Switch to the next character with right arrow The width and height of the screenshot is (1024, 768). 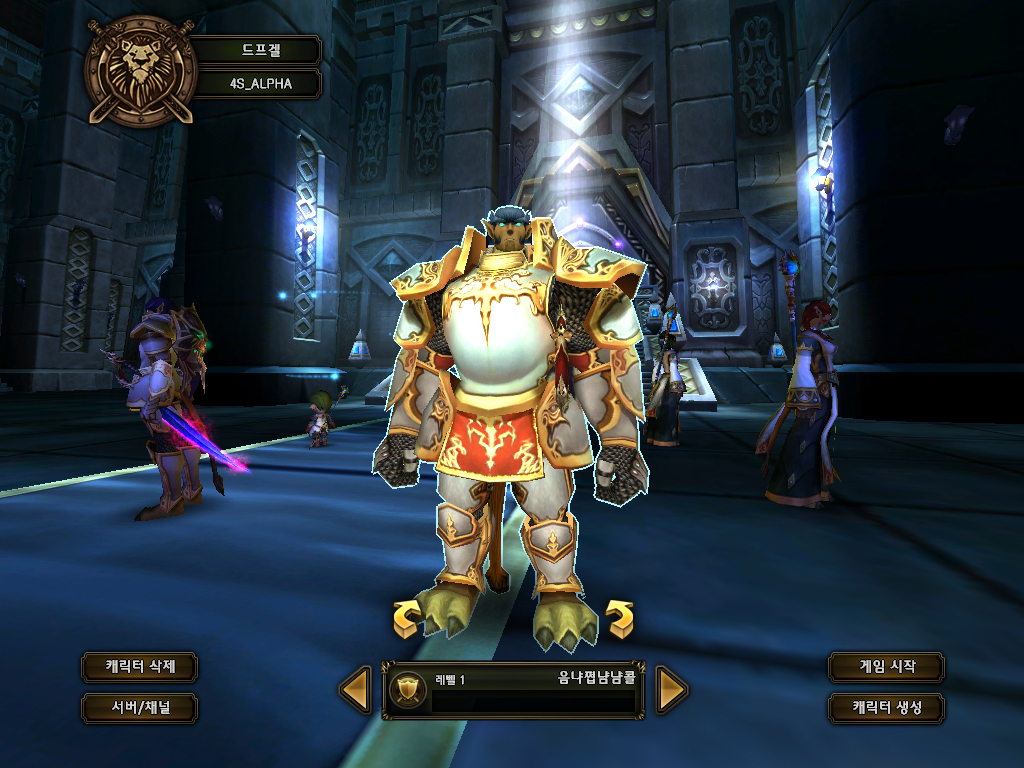coord(671,690)
